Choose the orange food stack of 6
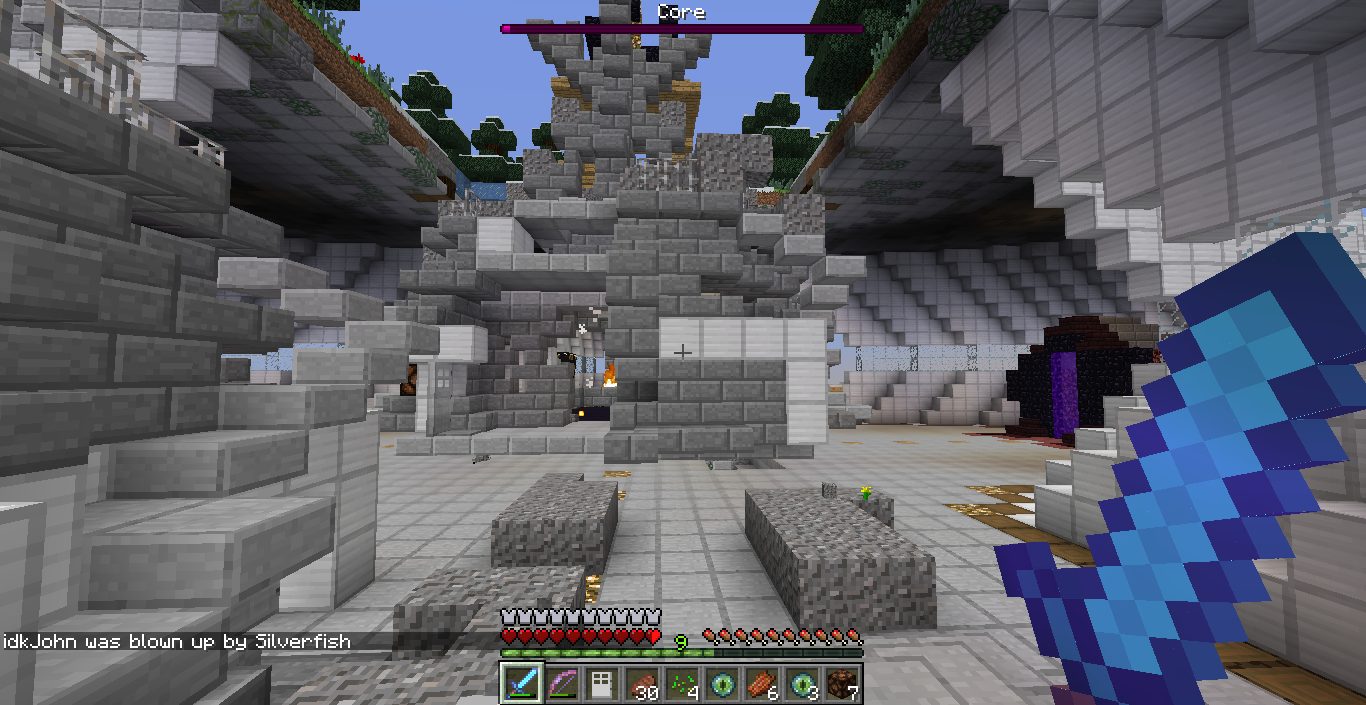 click(x=761, y=684)
